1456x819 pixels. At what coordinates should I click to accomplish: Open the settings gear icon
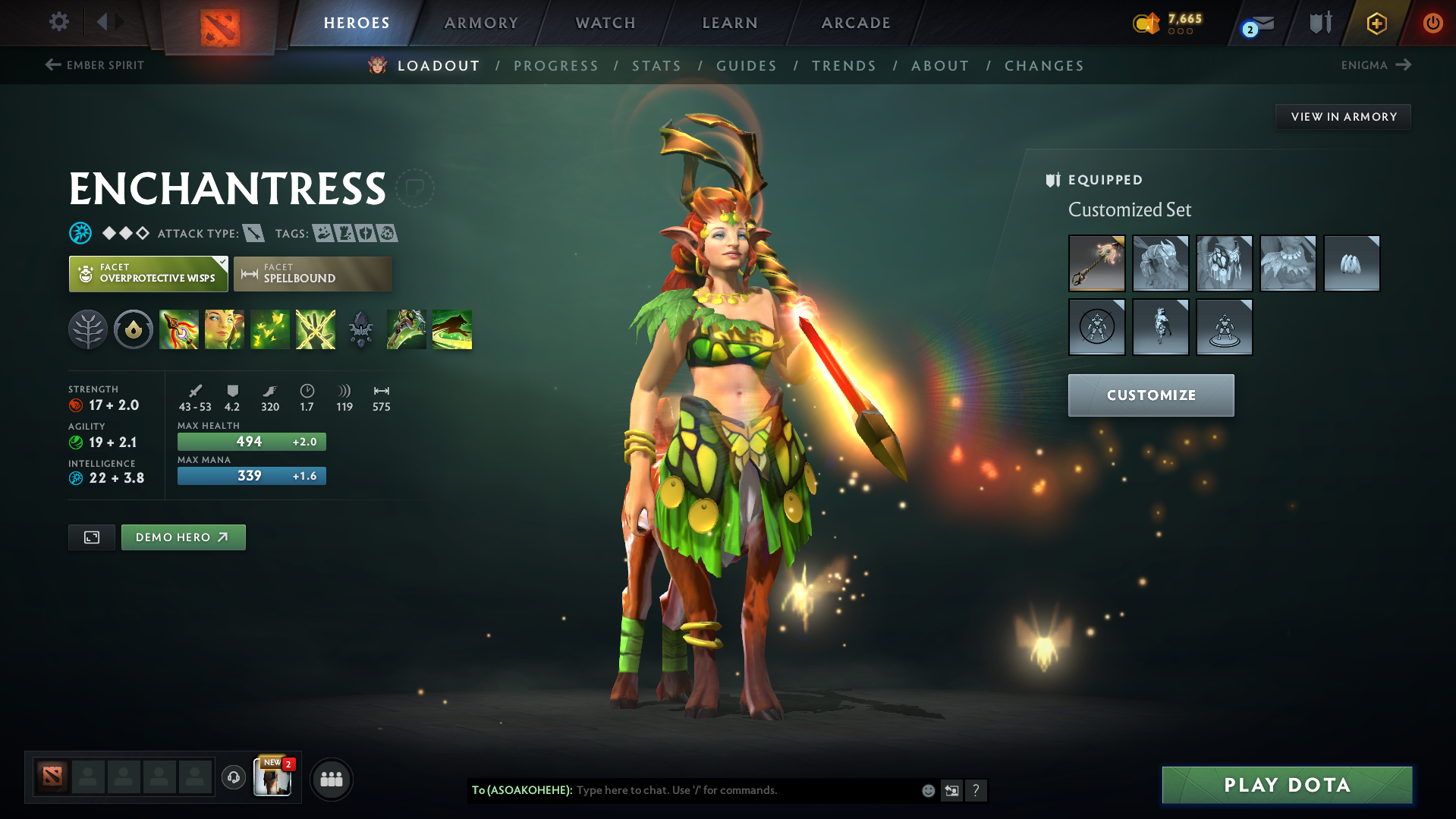pyautogui.click(x=58, y=23)
